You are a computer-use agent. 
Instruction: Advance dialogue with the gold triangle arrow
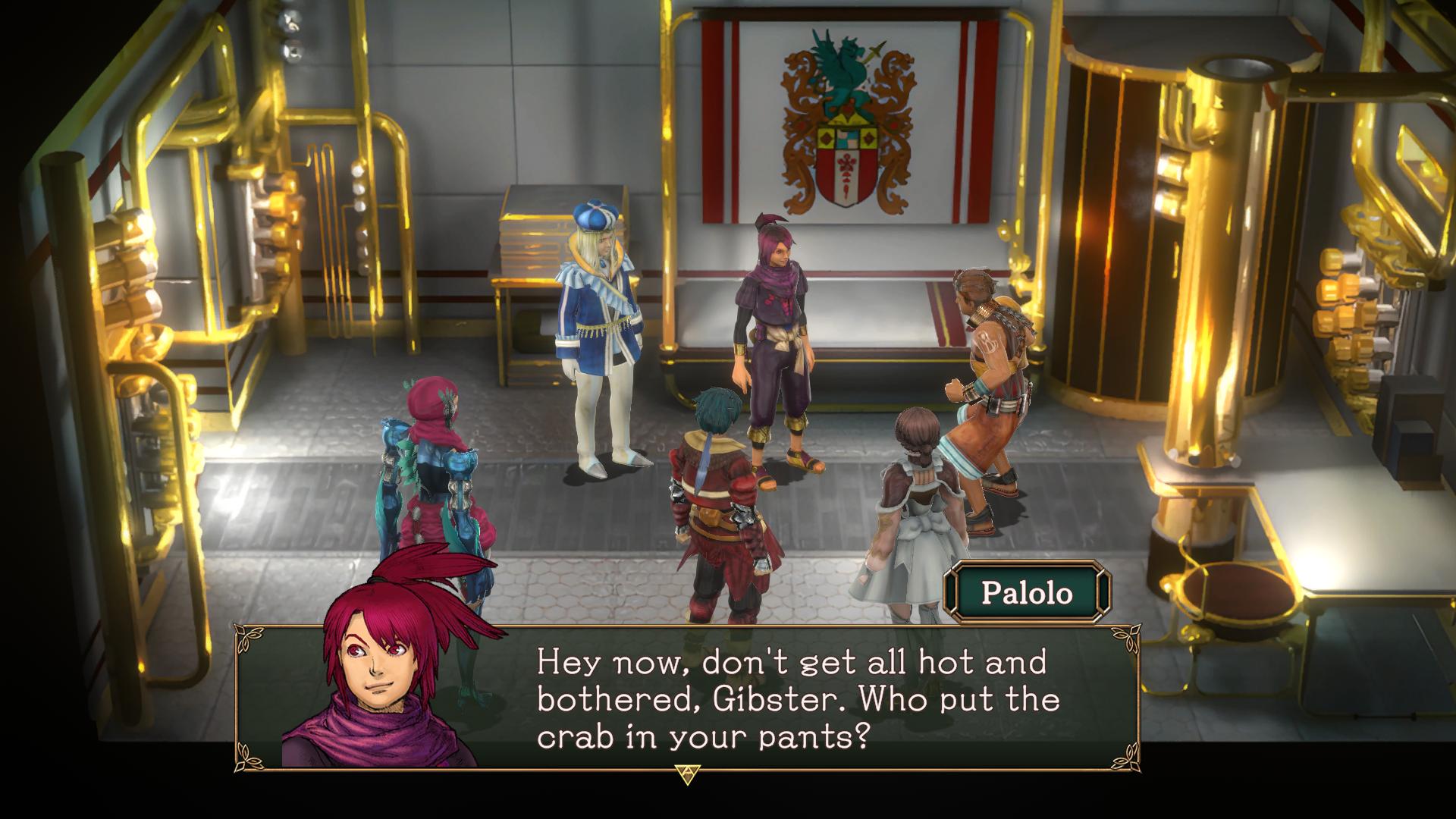[687, 773]
